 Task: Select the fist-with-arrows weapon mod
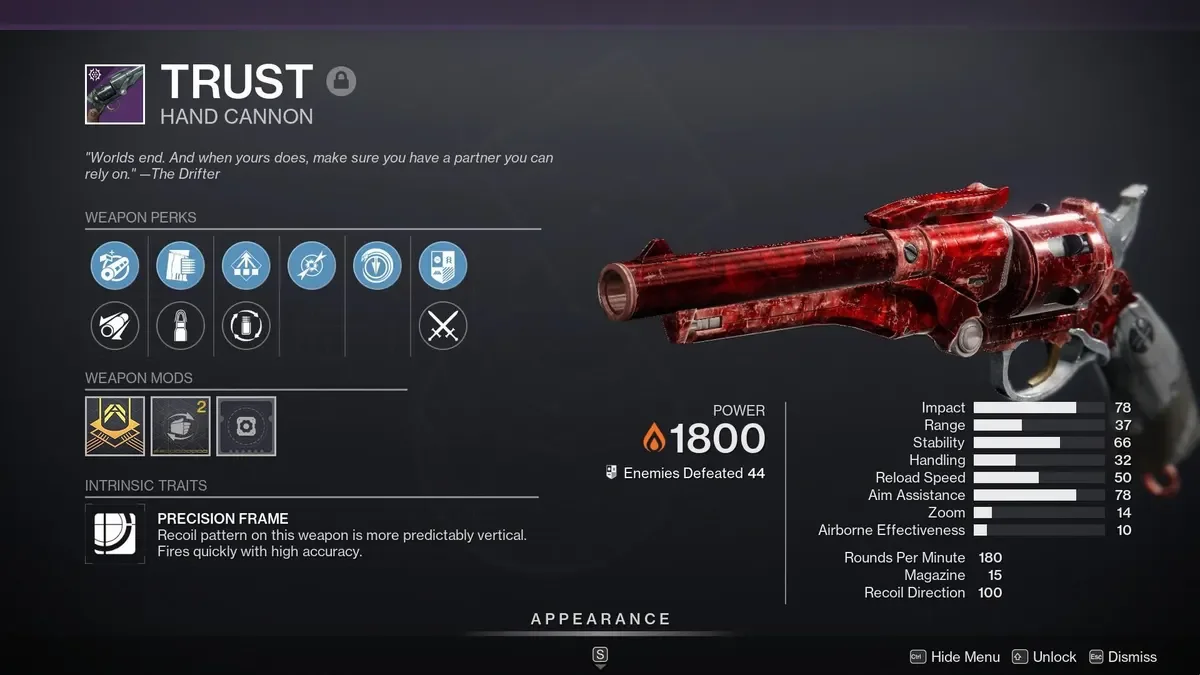(181, 426)
